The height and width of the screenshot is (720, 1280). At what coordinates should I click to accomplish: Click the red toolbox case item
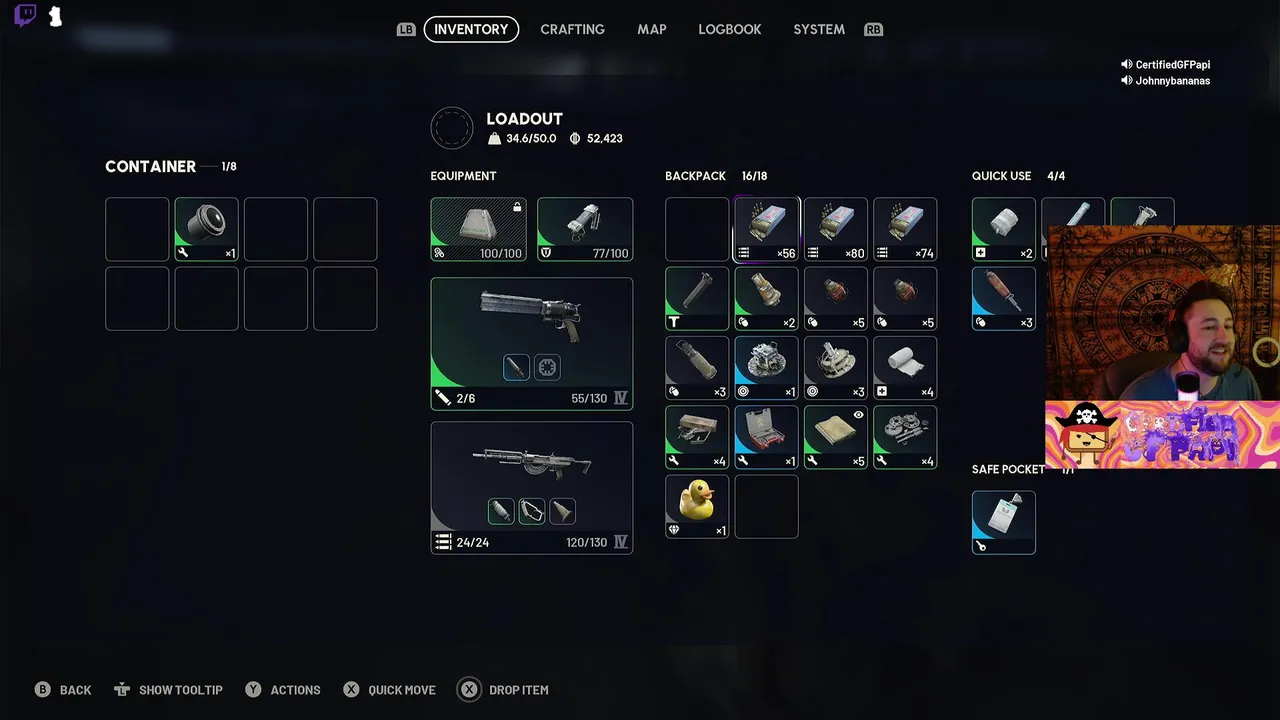point(767,437)
